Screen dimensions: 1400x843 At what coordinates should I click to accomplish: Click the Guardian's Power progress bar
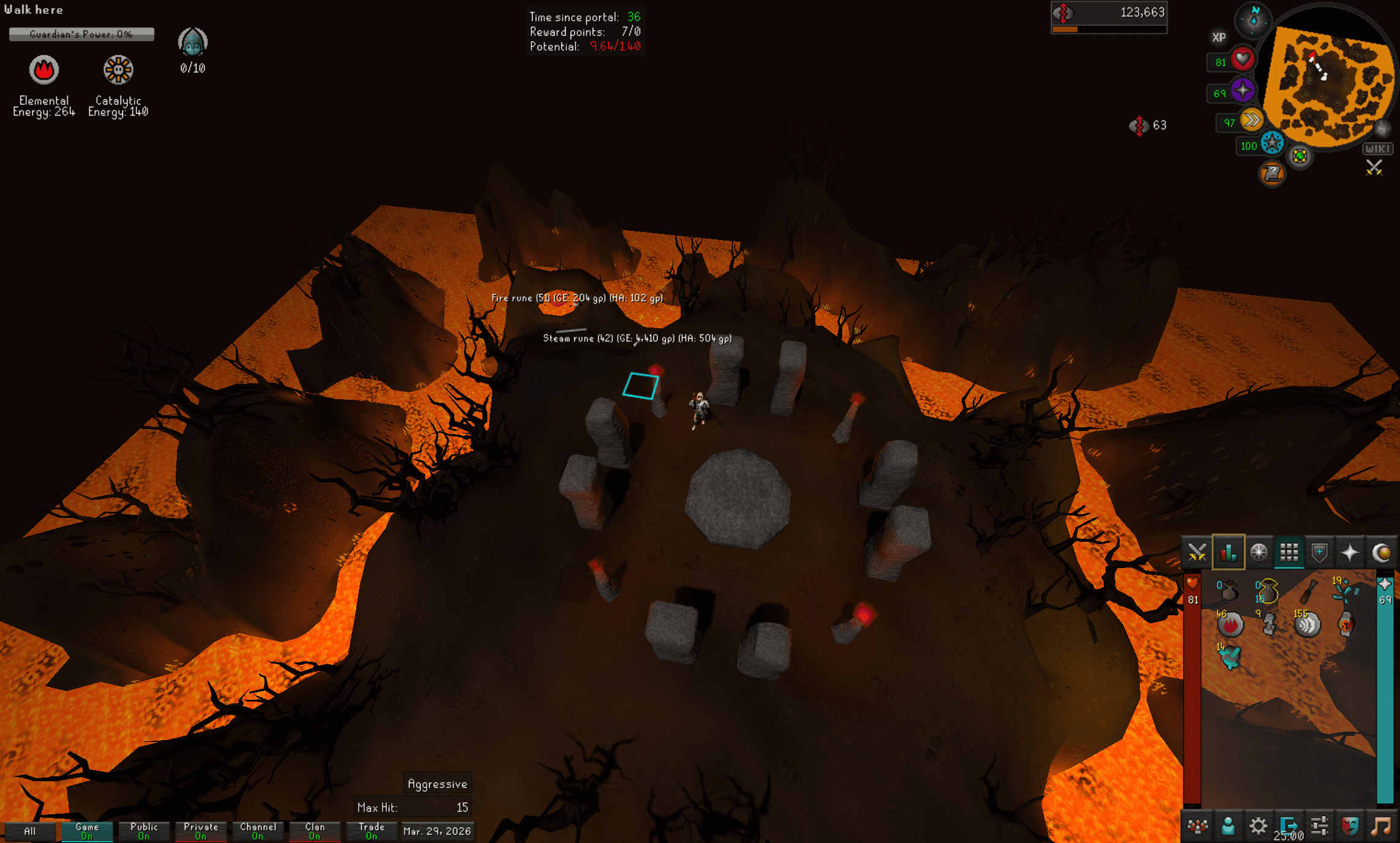coord(81,34)
